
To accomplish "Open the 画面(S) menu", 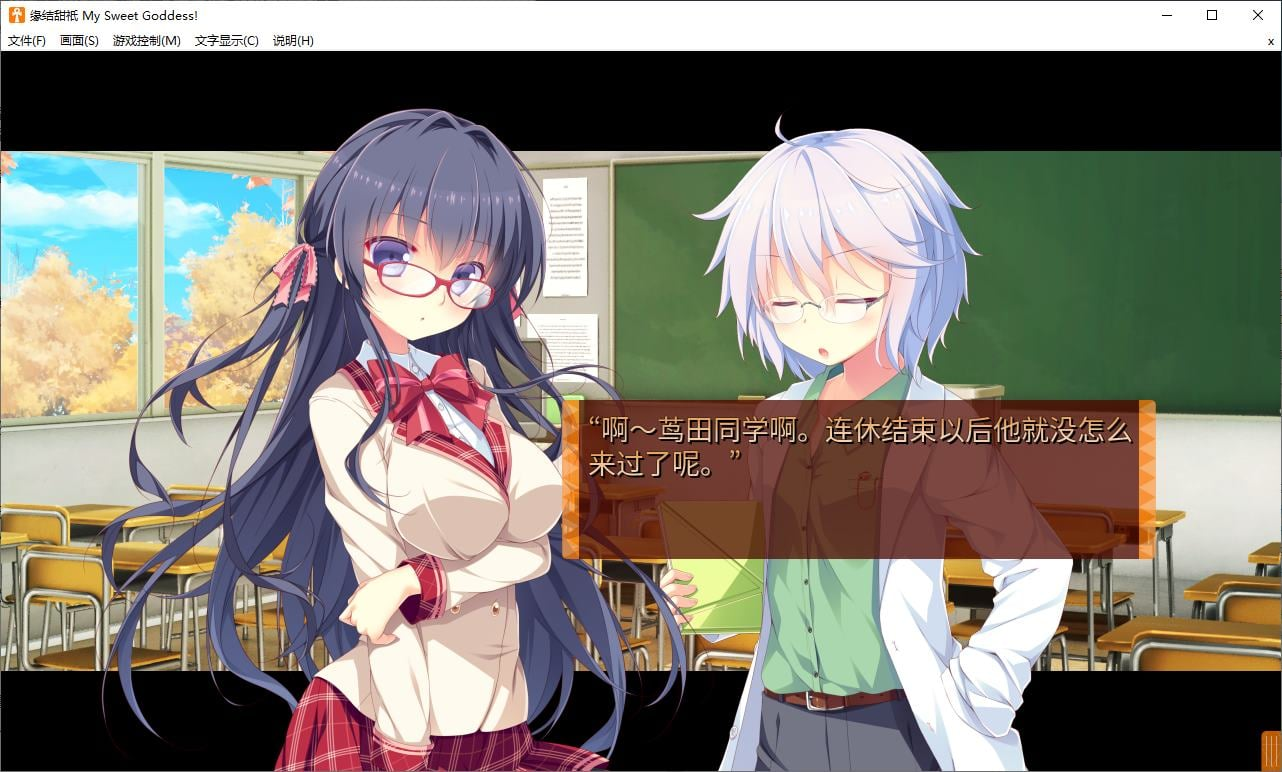I will pyautogui.click(x=79, y=41).
